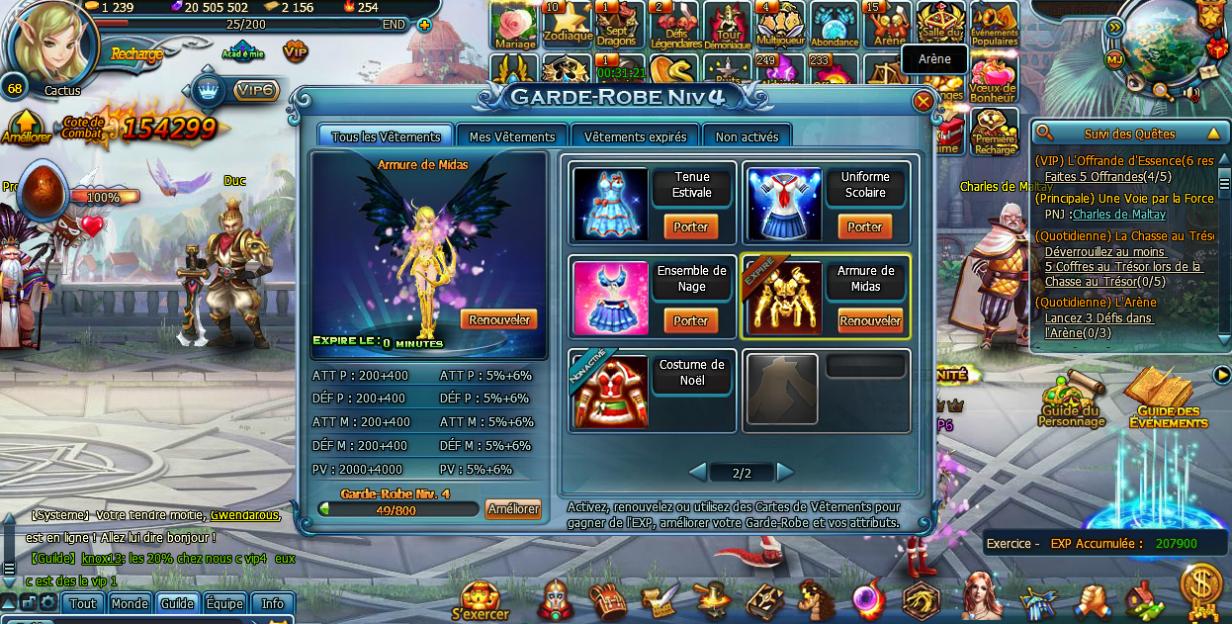The width and height of the screenshot is (1232, 624).
Task: Click Renouveler under the character preview
Action: pos(498,320)
